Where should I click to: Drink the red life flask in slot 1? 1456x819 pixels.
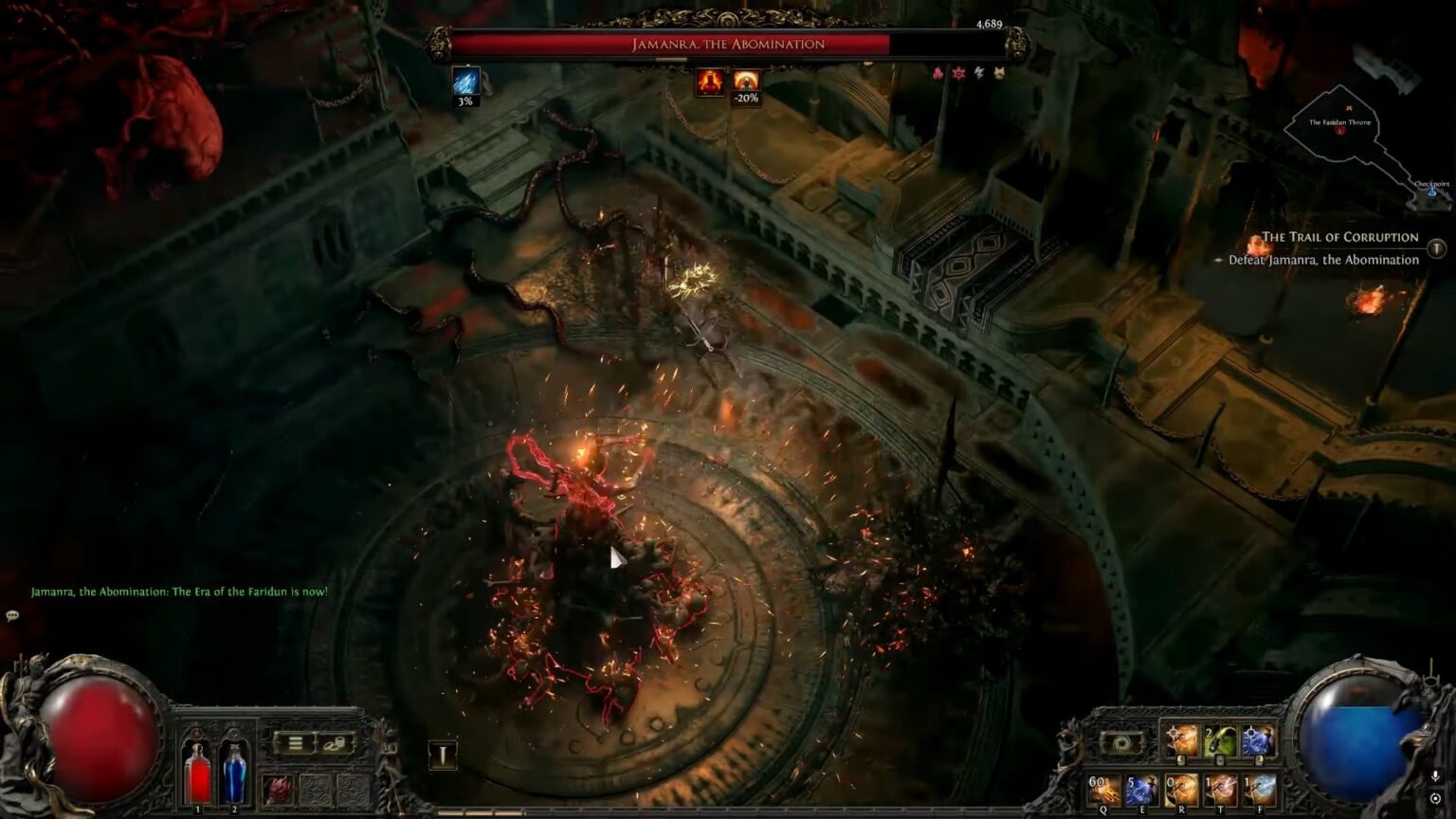[198, 774]
